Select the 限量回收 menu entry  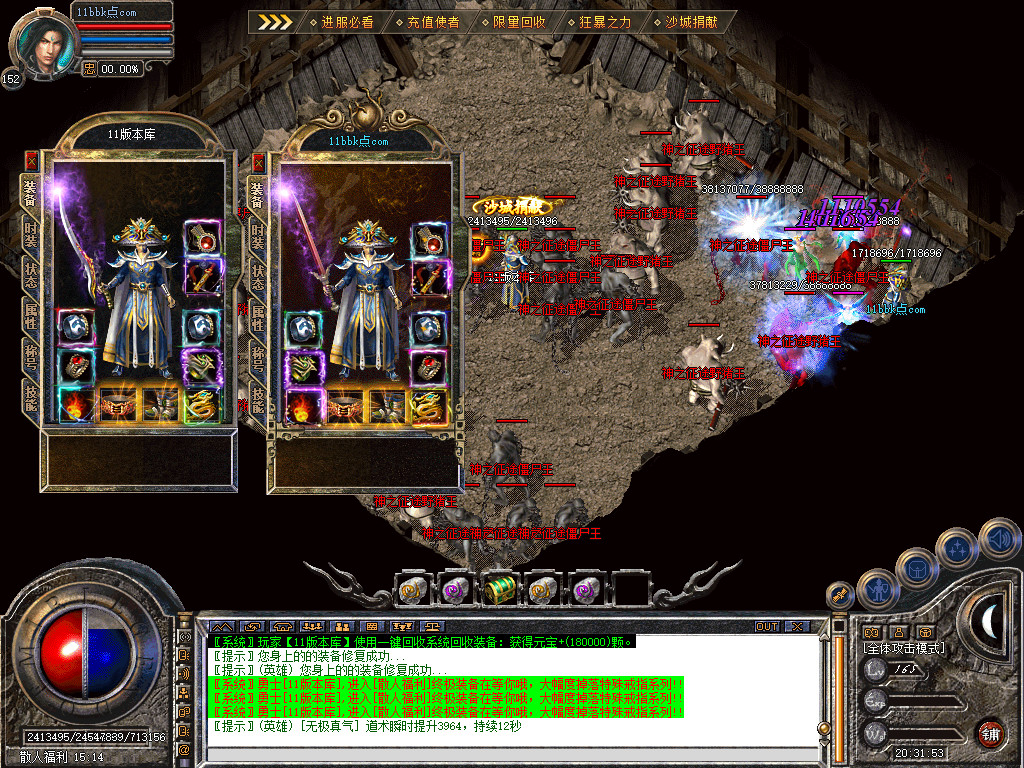coord(513,21)
